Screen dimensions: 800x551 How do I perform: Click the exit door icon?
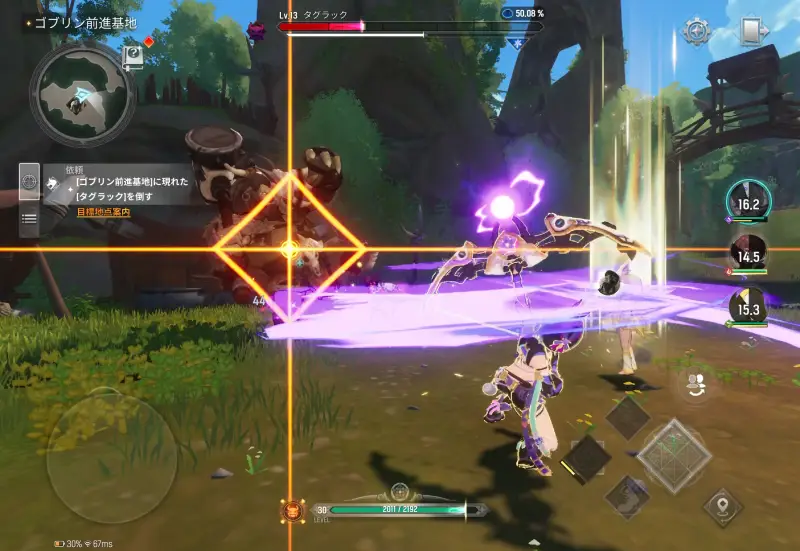coord(753,31)
